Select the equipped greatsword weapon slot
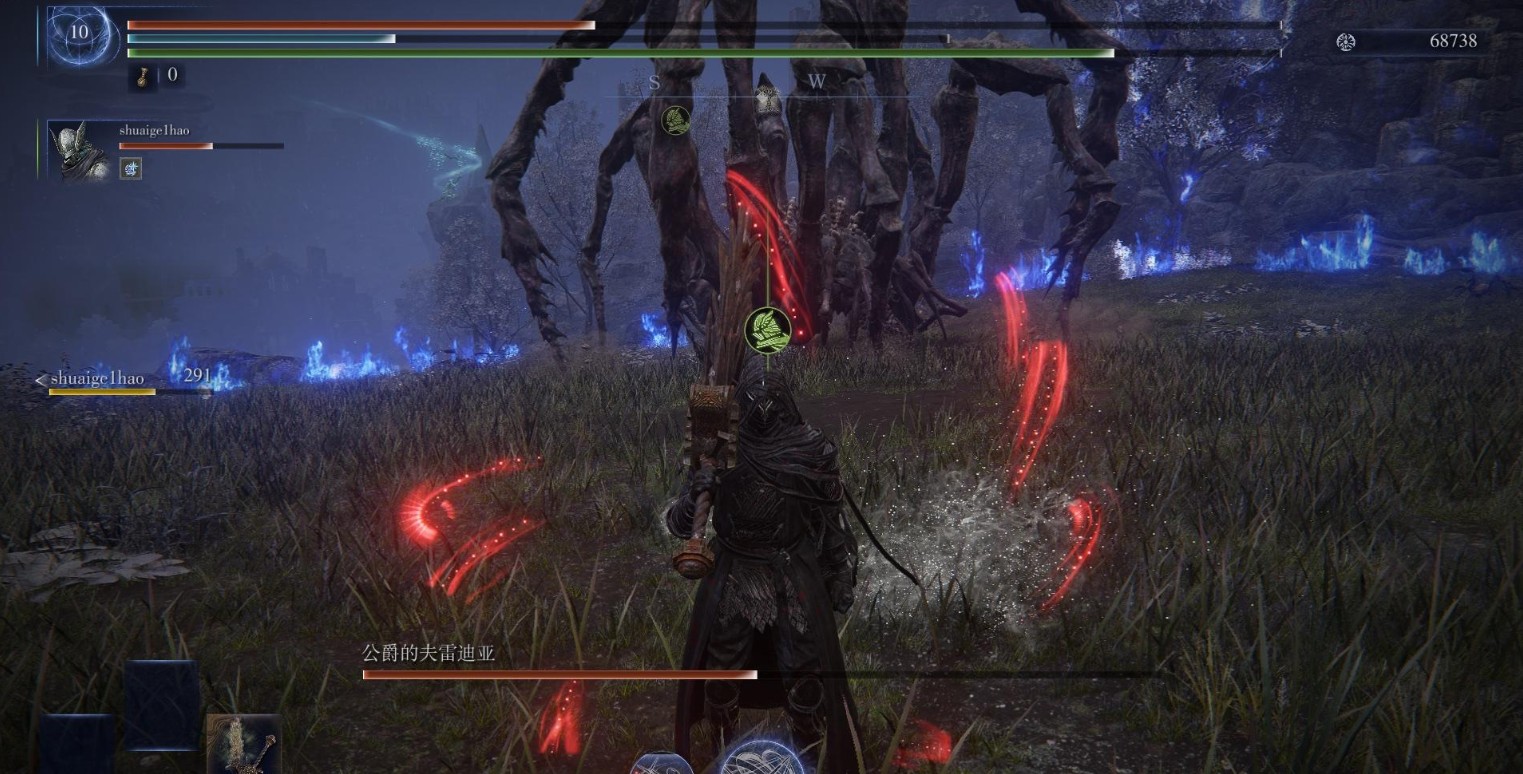The height and width of the screenshot is (774, 1523). [x=243, y=744]
